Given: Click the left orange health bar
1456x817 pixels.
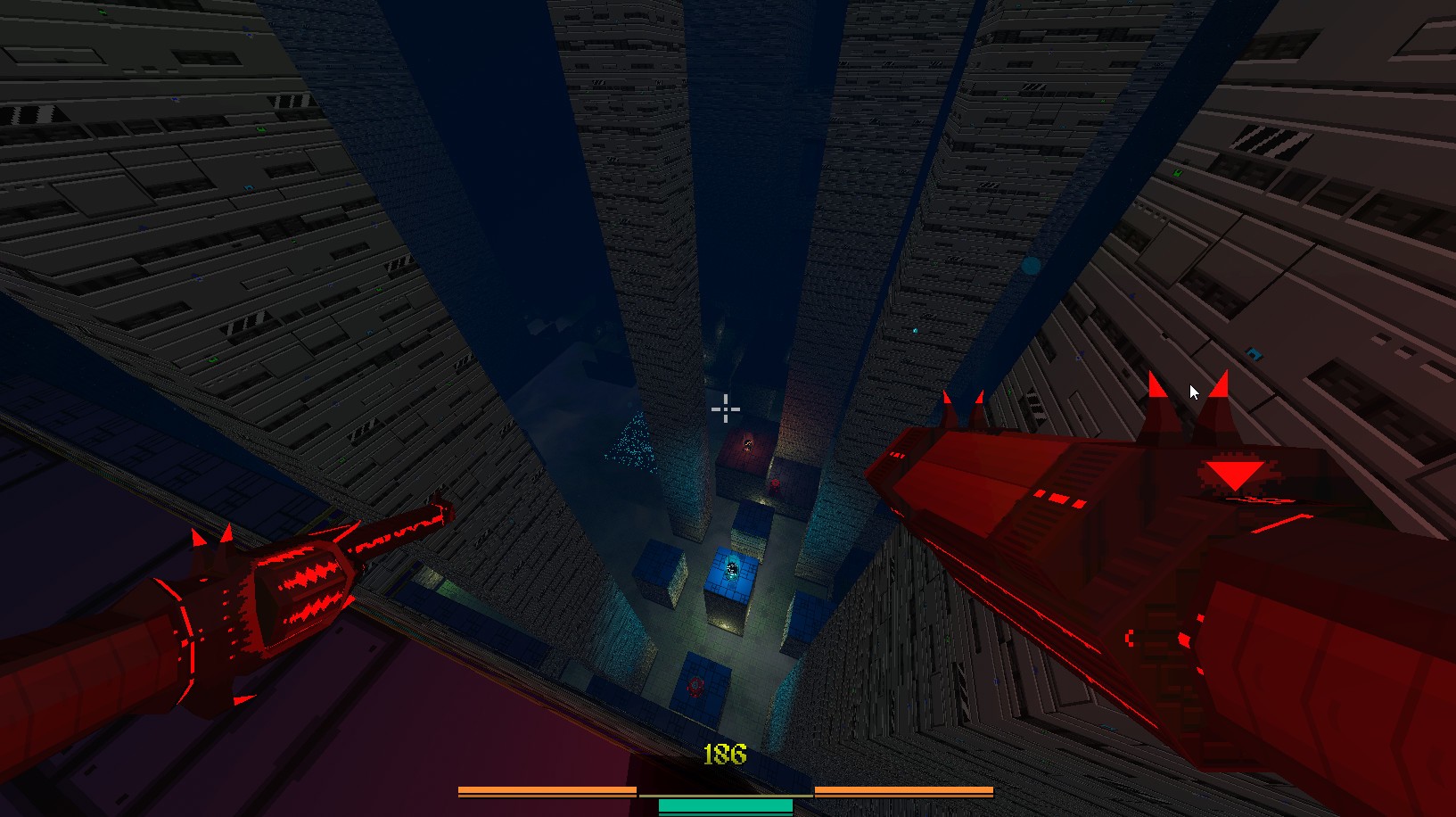Looking at the screenshot, I should (544, 790).
